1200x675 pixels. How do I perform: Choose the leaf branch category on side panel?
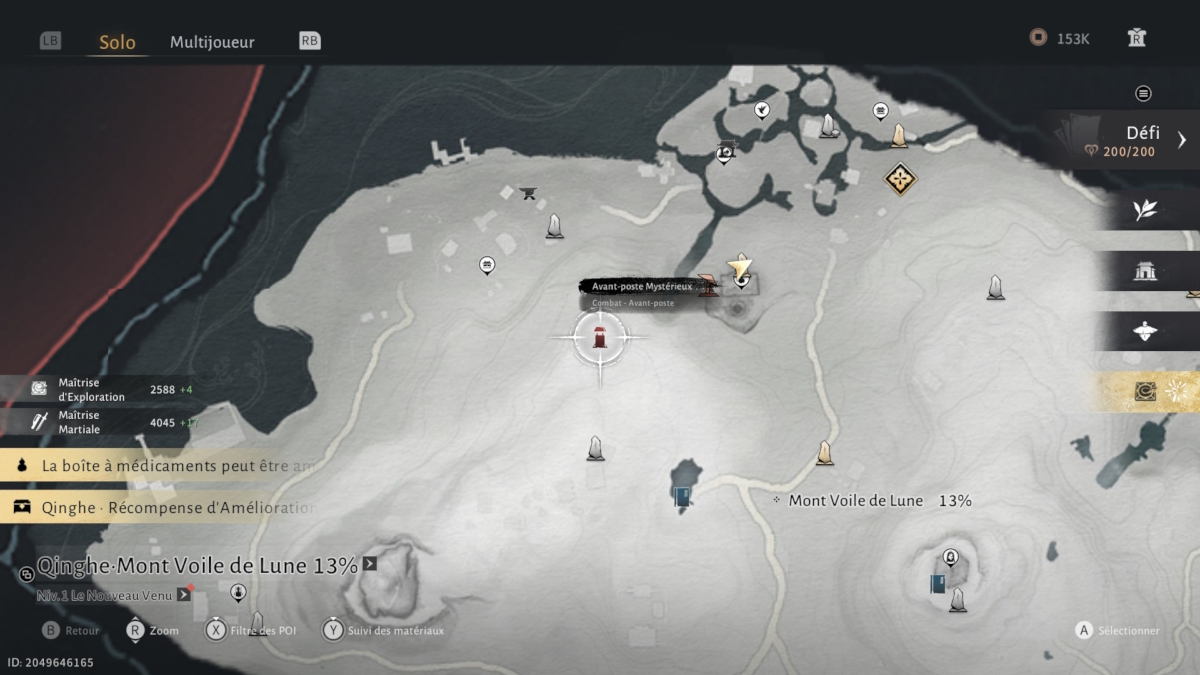point(1145,210)
